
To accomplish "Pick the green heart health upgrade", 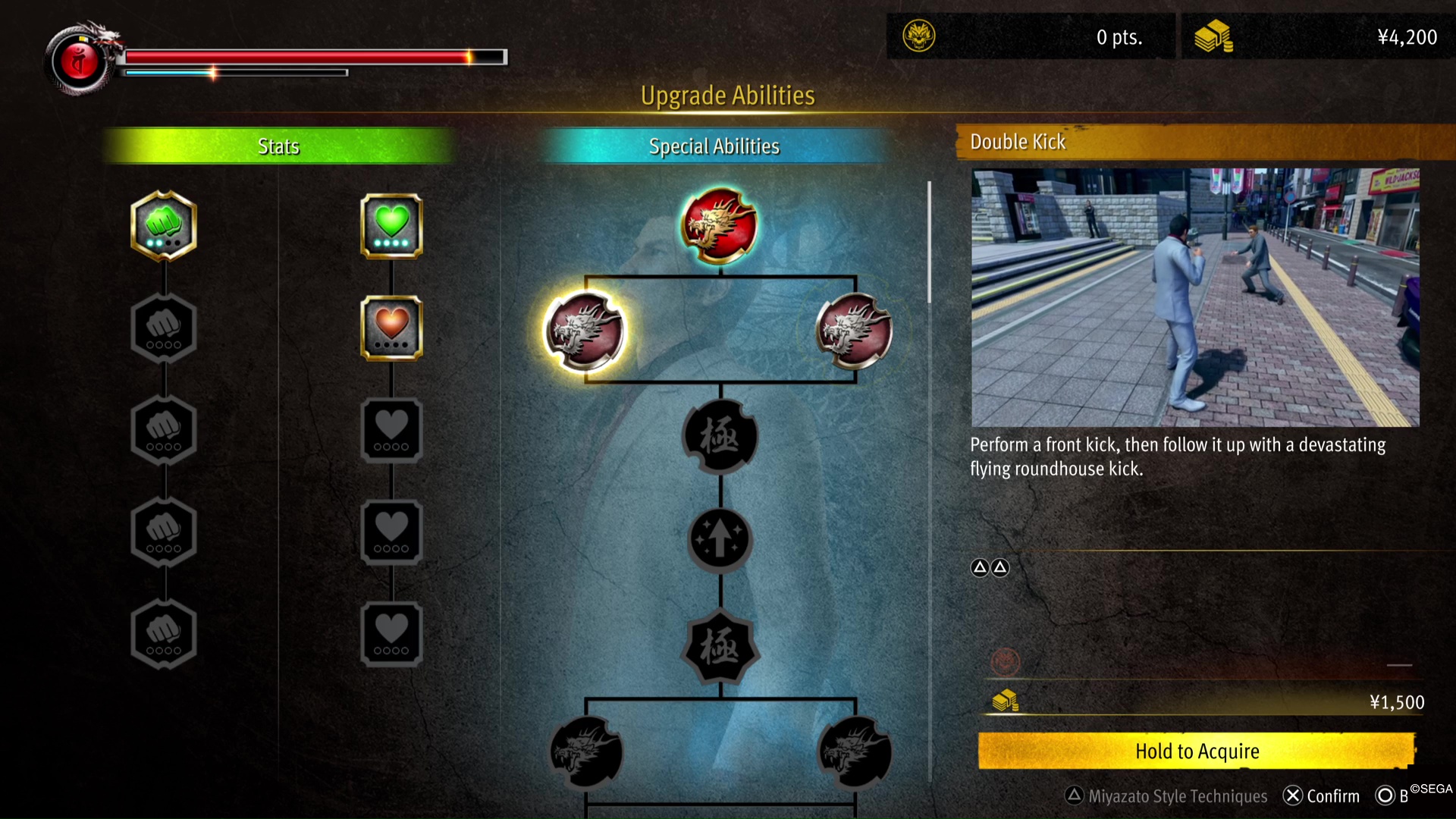I will click(391, 225).
